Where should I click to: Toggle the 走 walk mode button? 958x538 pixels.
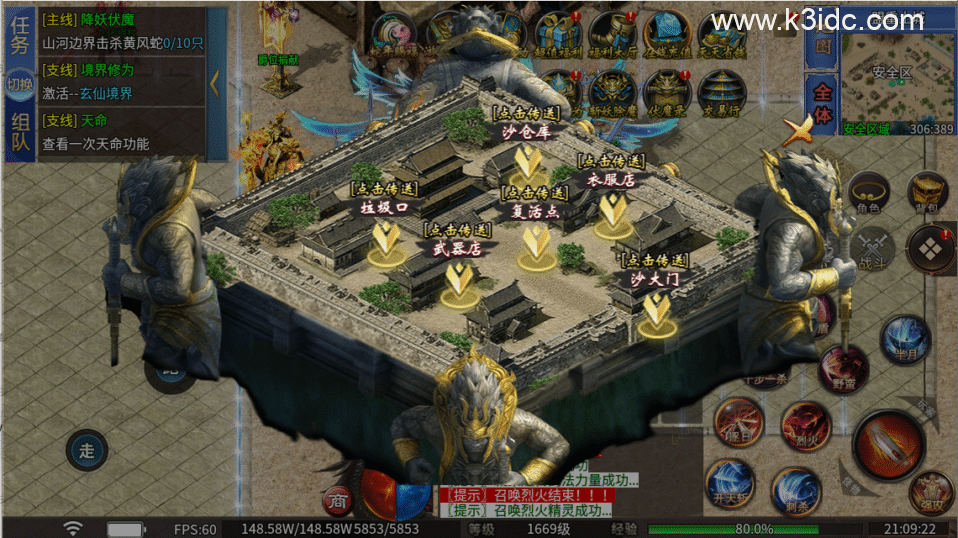click(87, 450)
